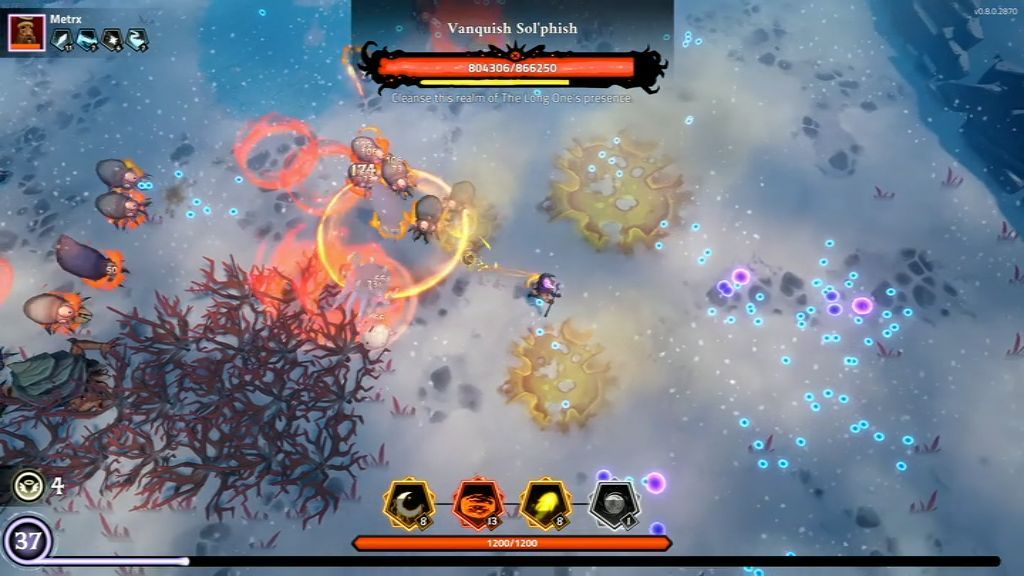Click the winged halo revive icon
This screenshot has height=576, width=1024.
[28, 486]
